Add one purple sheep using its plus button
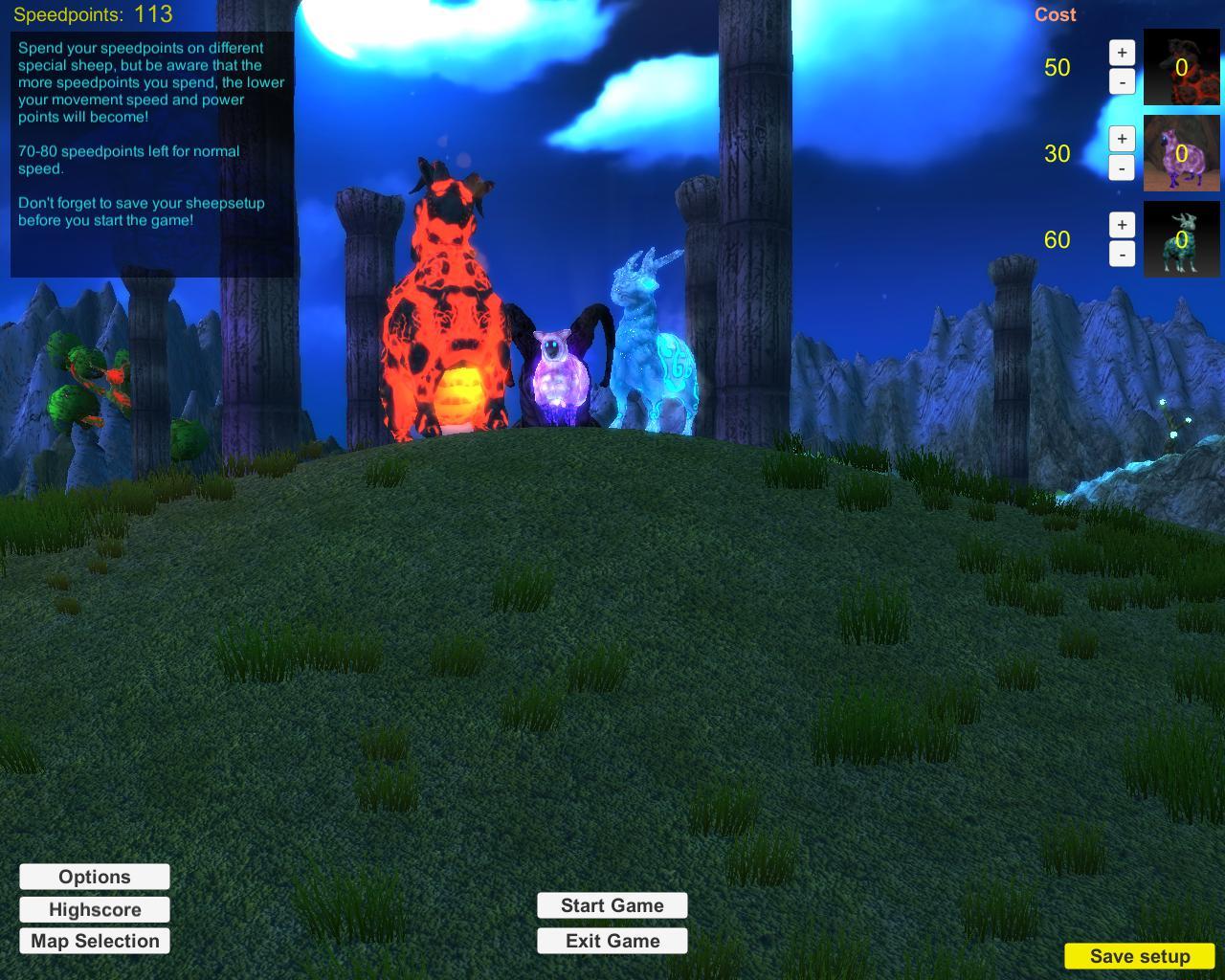This screenshot has height=980, width=1225. pyautogui.click(x=1120, y=141)
